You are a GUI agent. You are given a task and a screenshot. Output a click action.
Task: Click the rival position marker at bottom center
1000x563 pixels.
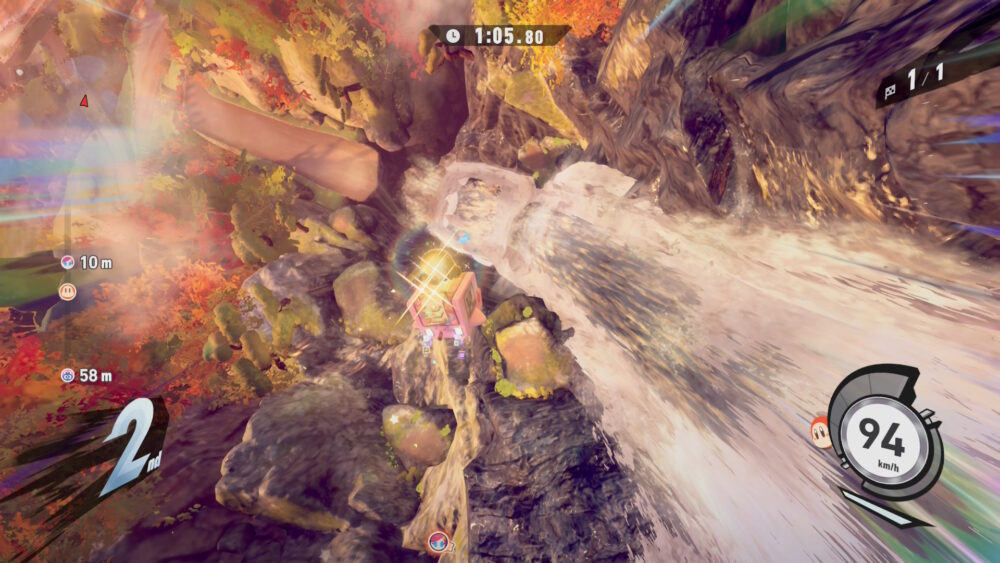(x=437, y=543)
